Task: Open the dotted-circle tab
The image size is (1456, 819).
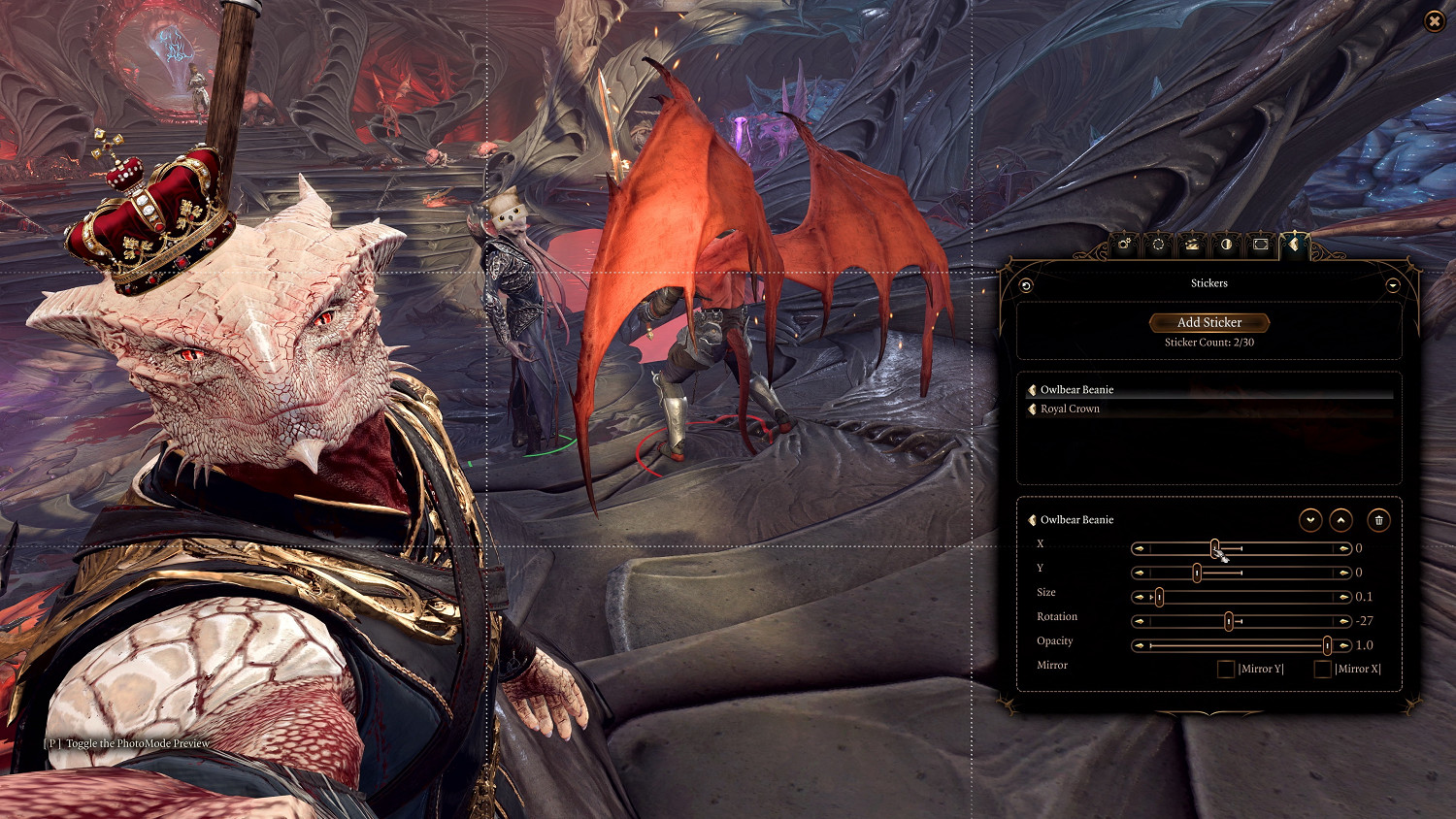Action: (1158, 245)
